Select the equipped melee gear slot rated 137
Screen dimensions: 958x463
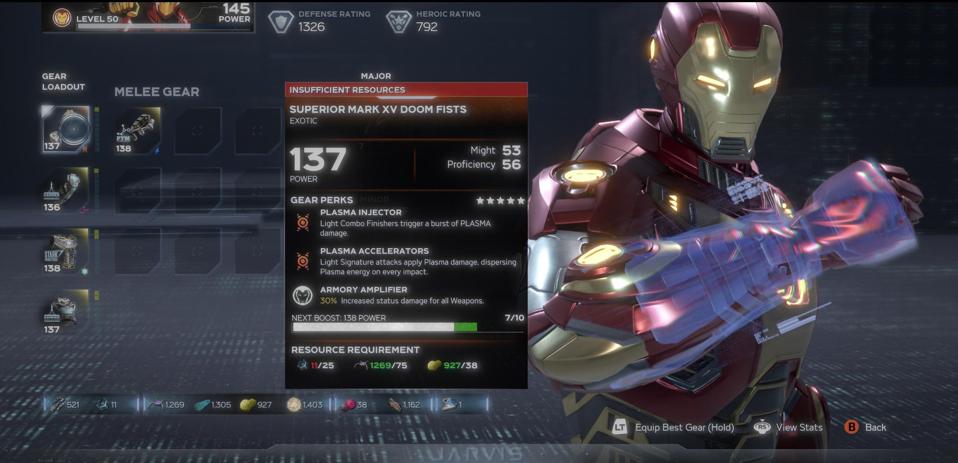[x=65, y=129]
